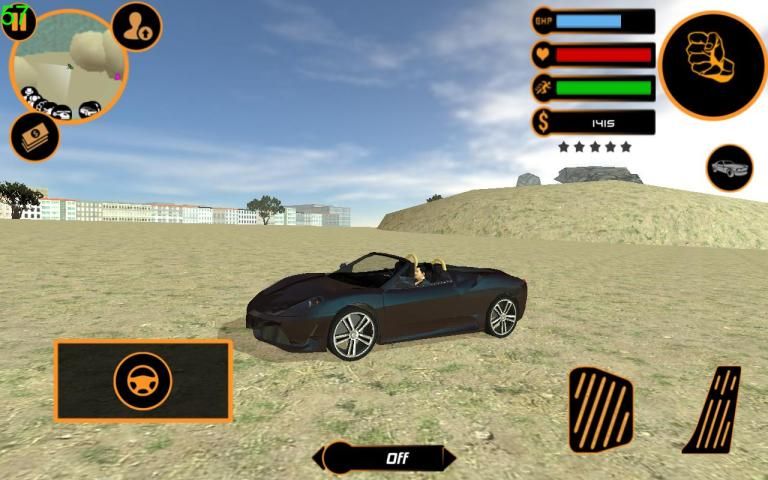Select the fist weapon icon
The image size is (768, 480).
(x=713, y=65)
